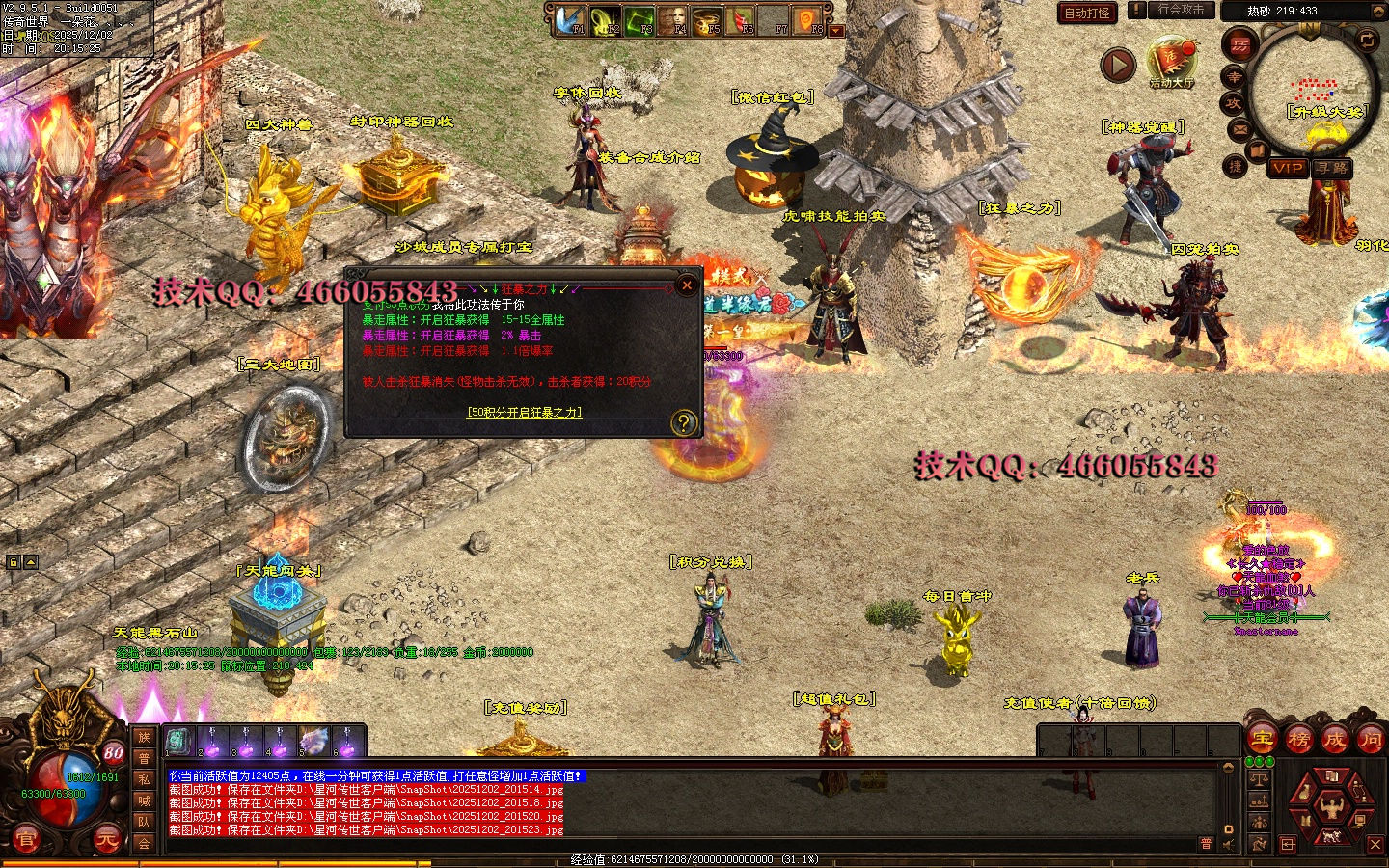This screenshot has height=868, width=1389.
Task: Switch to the 队 team chat channel
Action: (x=144, y=822)
